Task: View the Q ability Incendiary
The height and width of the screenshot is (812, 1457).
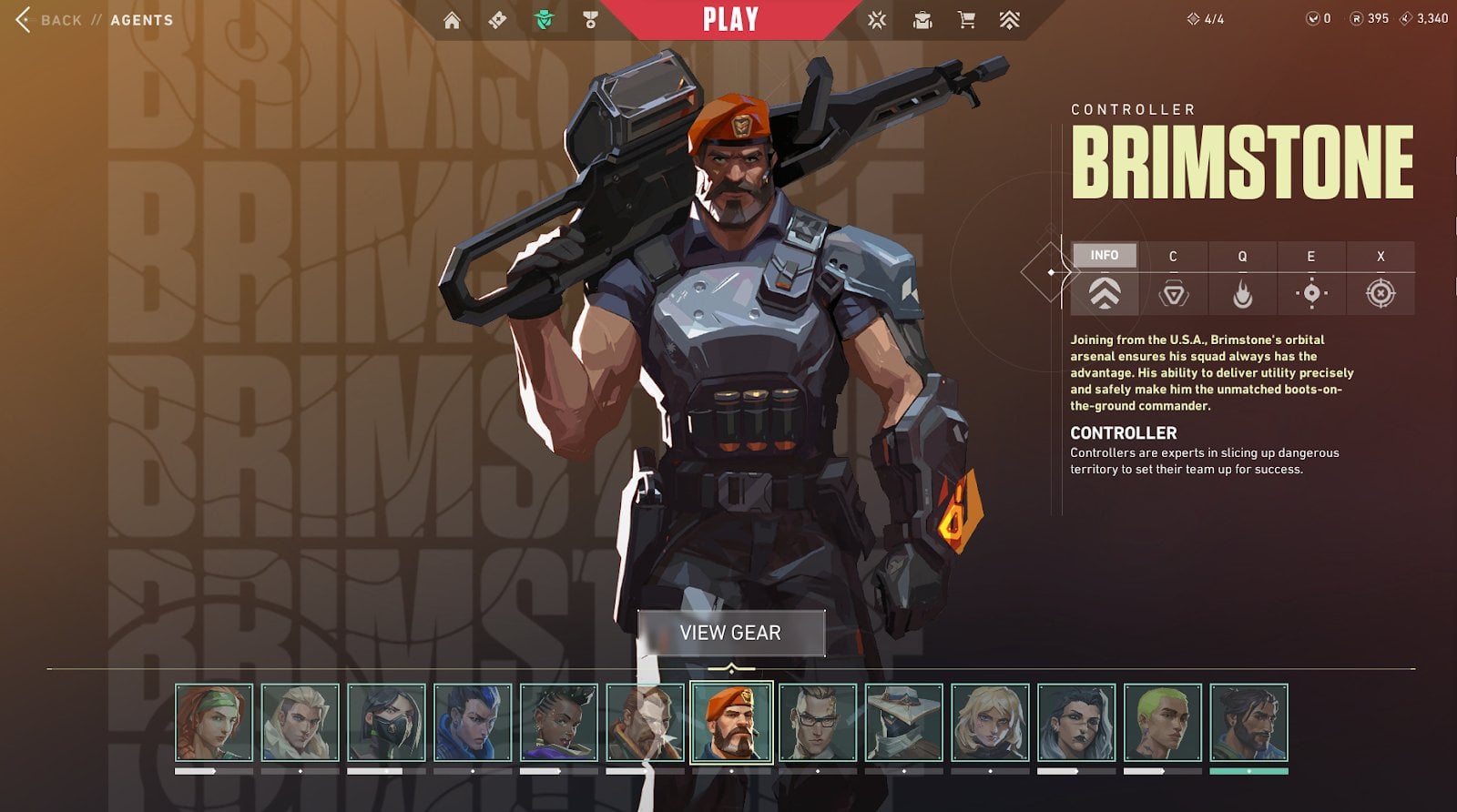Action: click(1242, 293)
